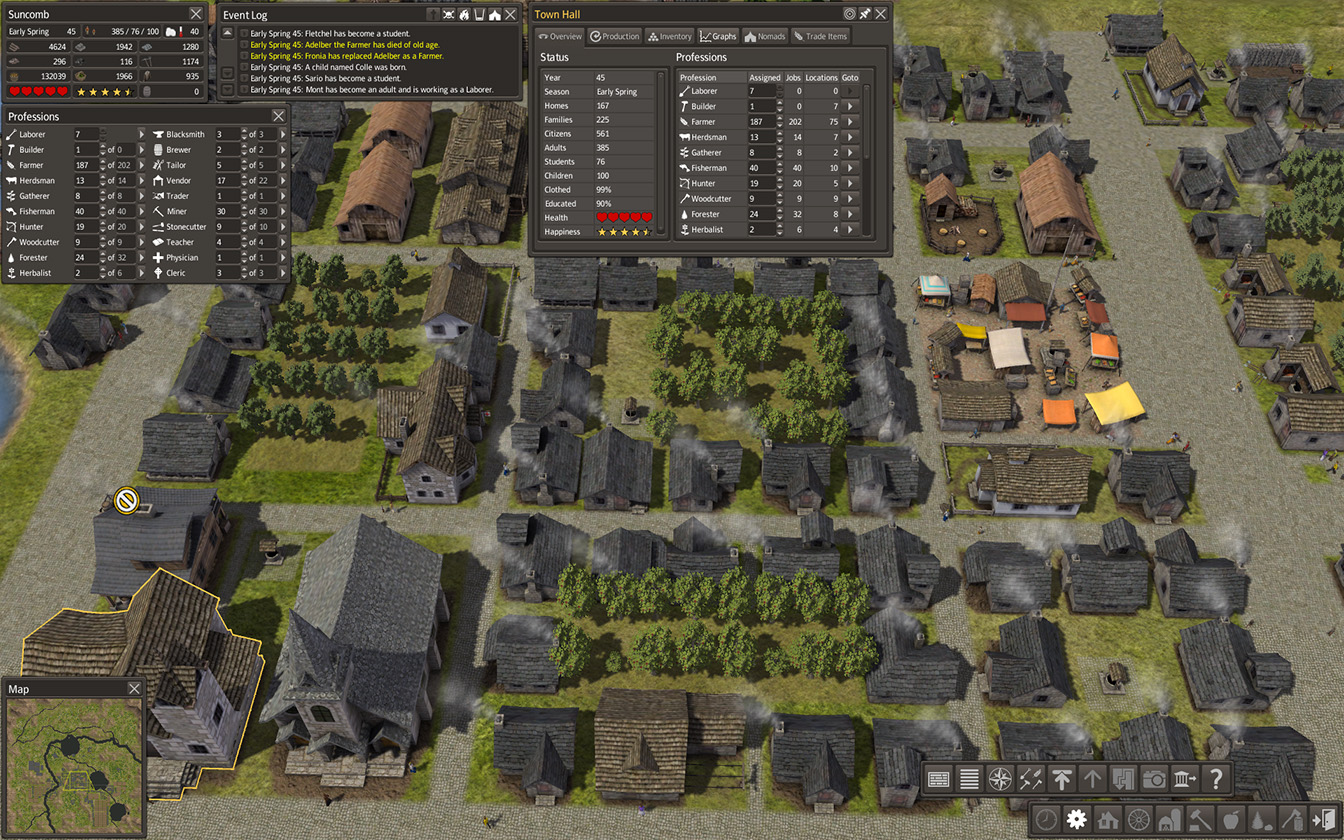Screen dimensions: 1344x840
Task: Open the Inventory tab in Town Hall
Action: 670,36
